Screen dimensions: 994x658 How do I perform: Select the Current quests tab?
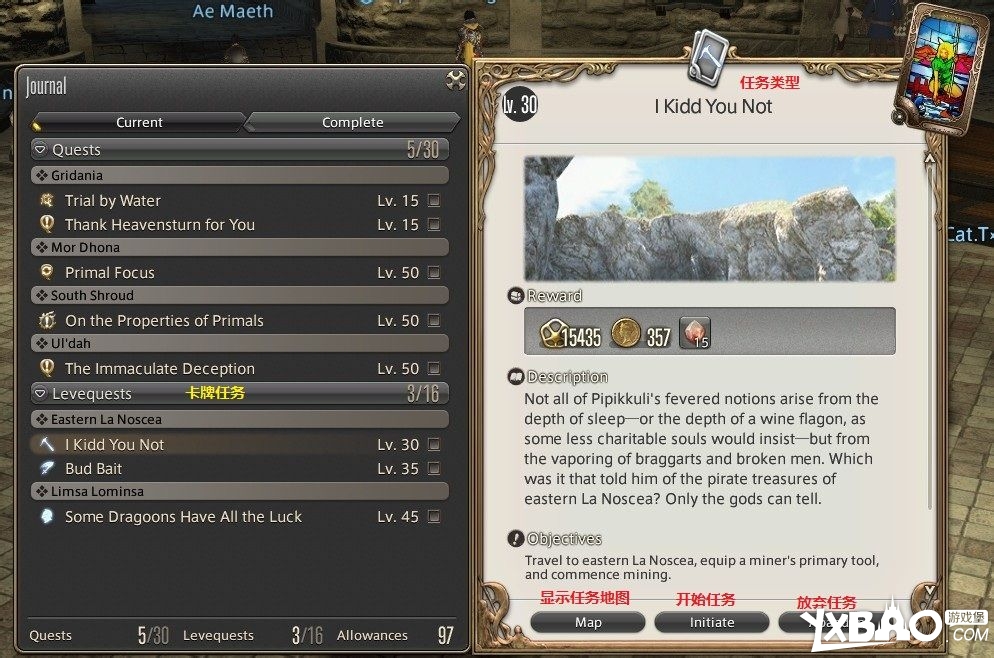pos(139,122)
